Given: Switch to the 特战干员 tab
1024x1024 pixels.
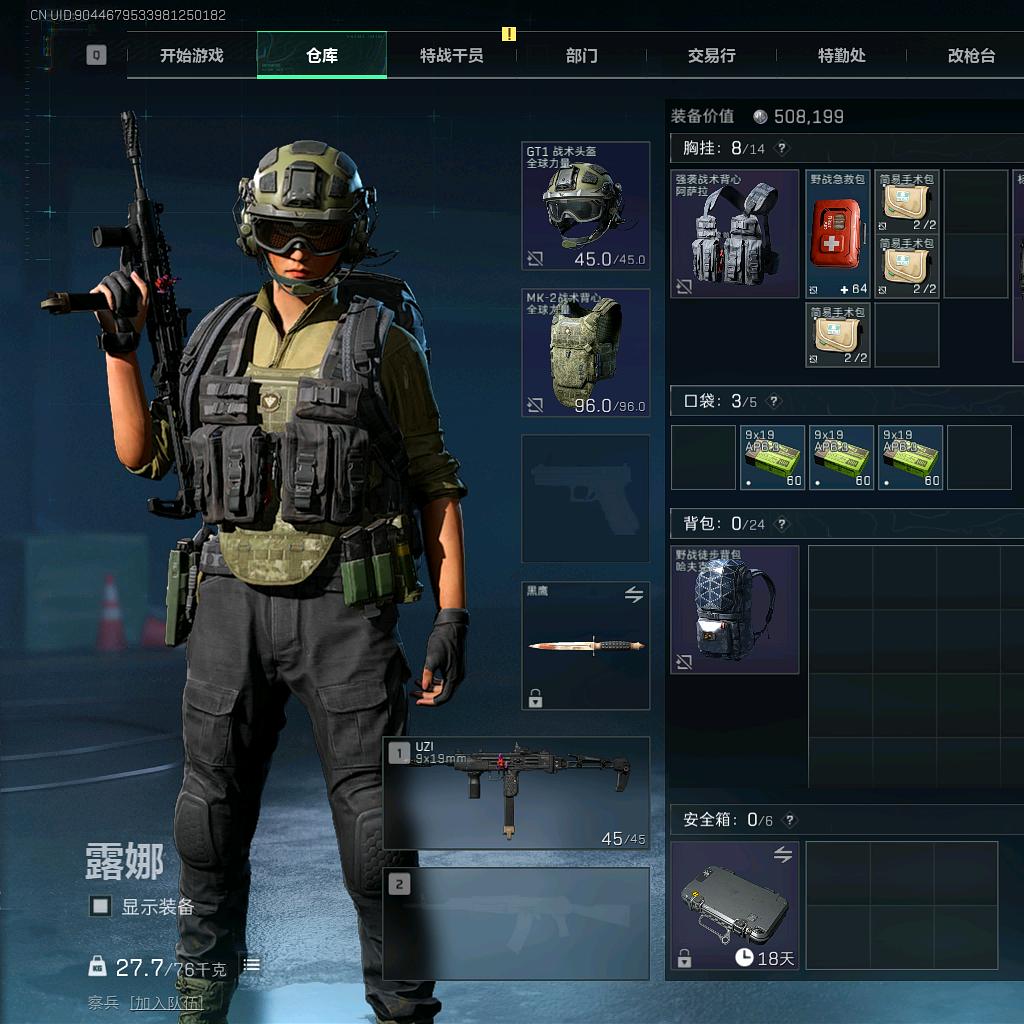Looking at the screenshot, I should [x=451, y=56].
